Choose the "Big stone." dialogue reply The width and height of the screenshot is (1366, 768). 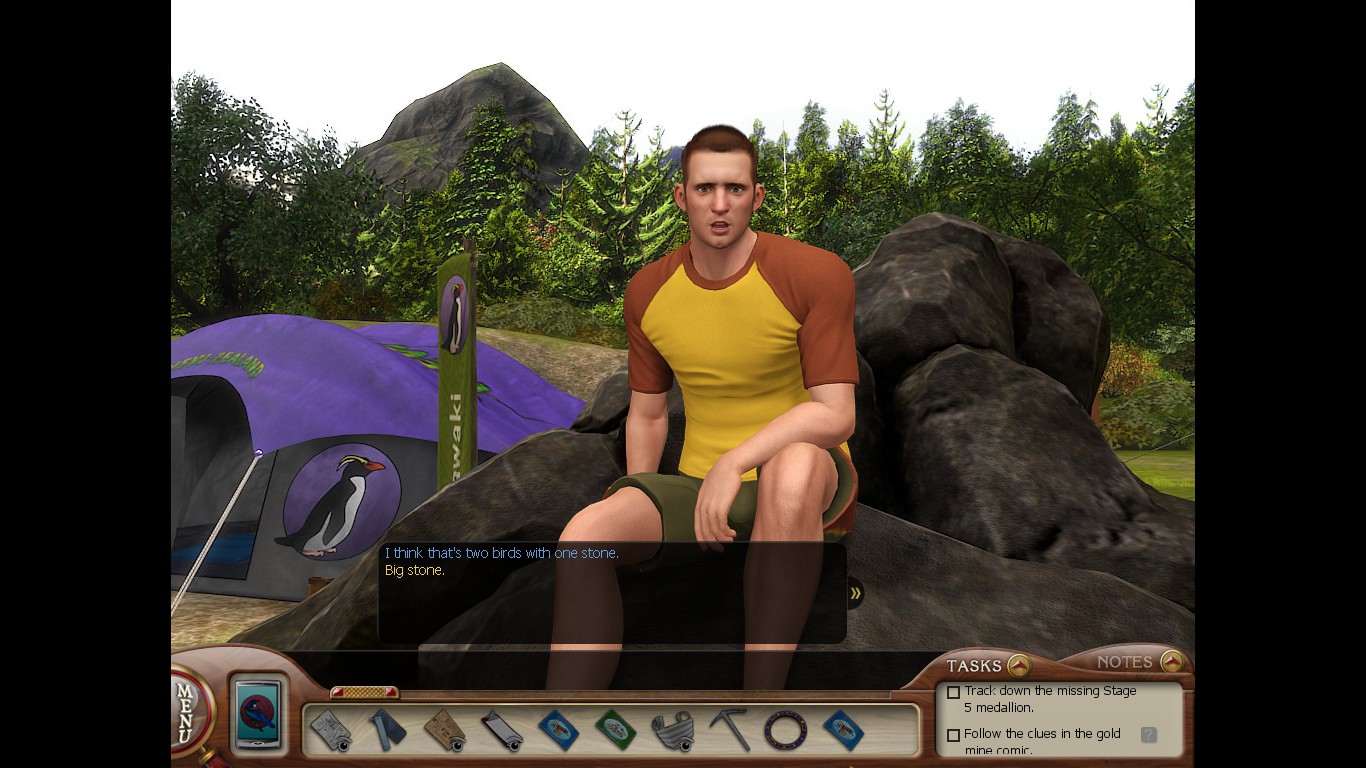point(415,571)
